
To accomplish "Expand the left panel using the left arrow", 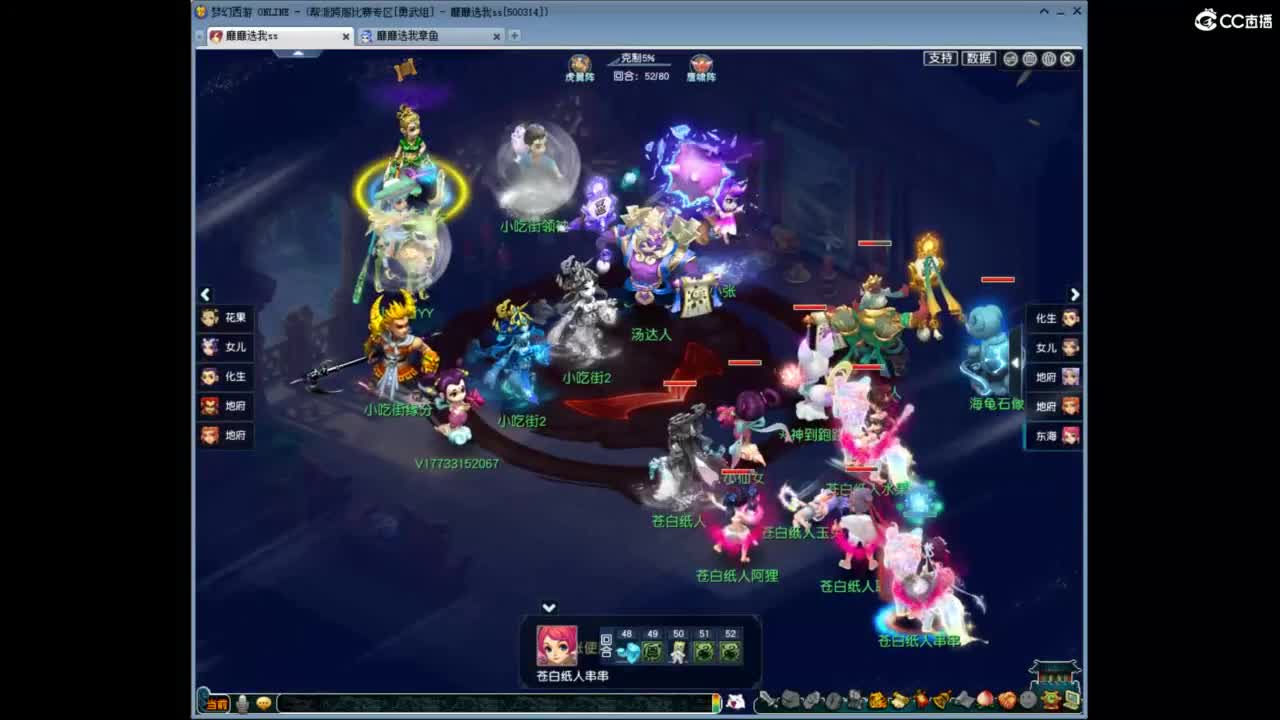I will click(x=205, y=295).
